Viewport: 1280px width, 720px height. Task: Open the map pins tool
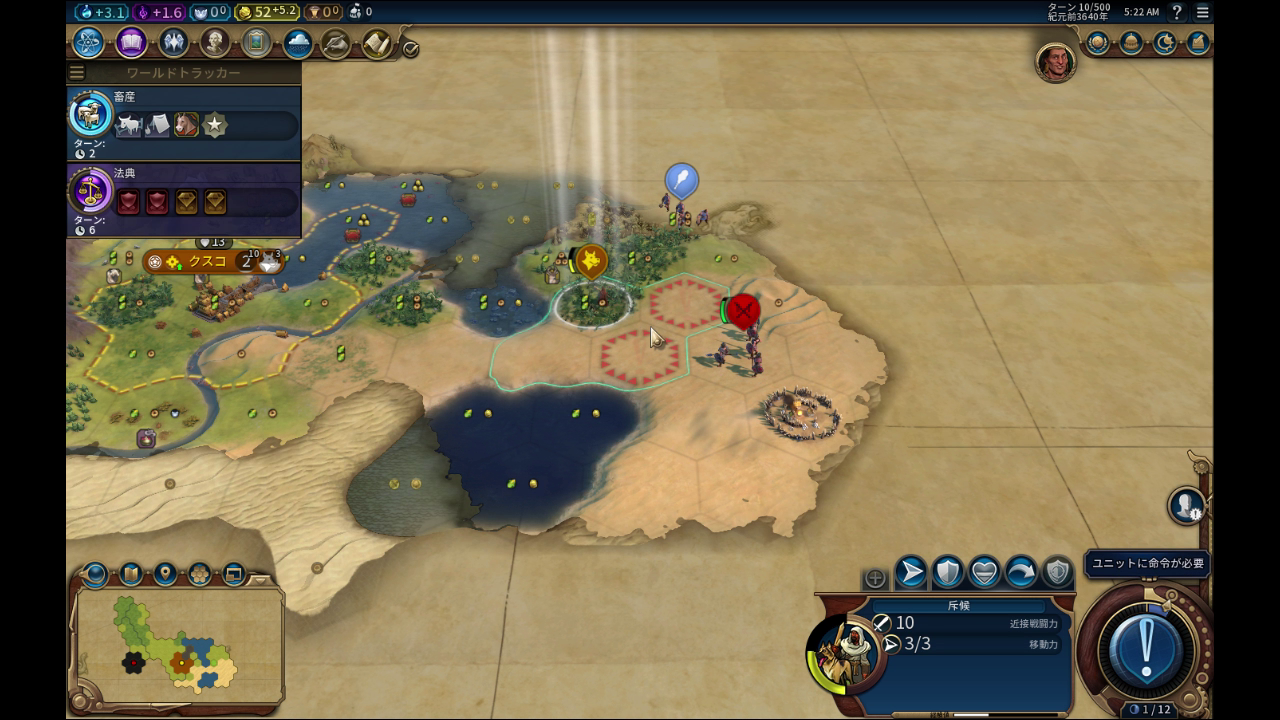[165, 574]
